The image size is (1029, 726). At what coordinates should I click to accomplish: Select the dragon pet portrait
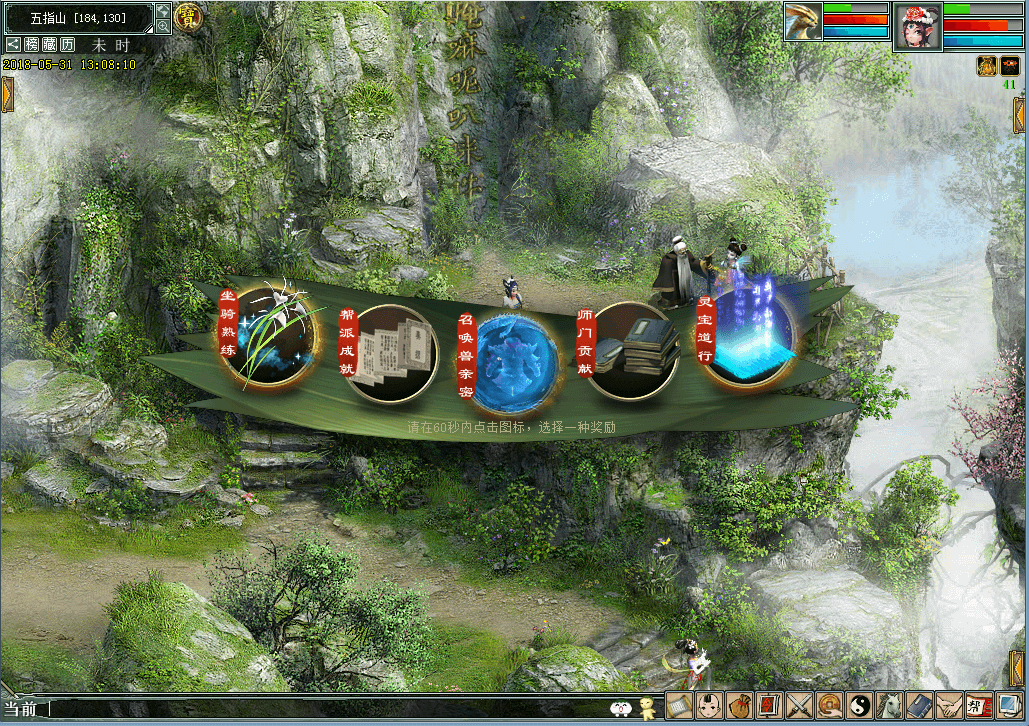[802, 22]
